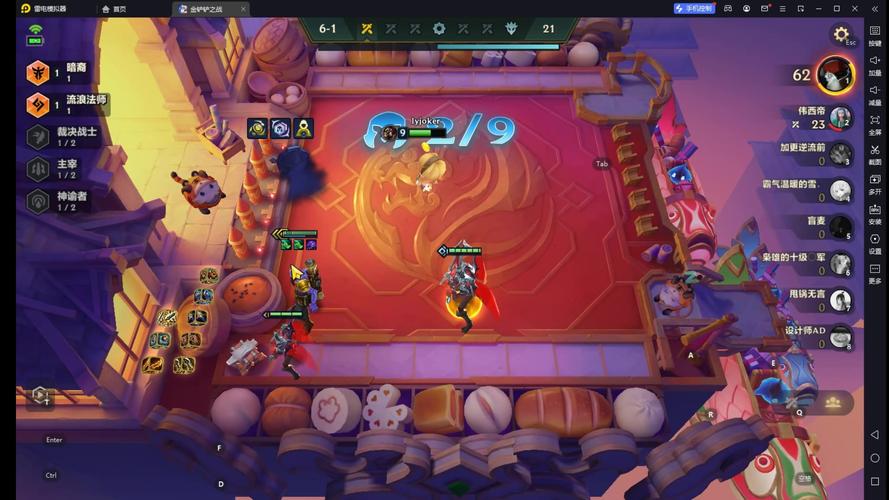Spectate player 甩锅无言's board
Image resolution: width=889 pixels, height=500 pixels.
point(840,300)
